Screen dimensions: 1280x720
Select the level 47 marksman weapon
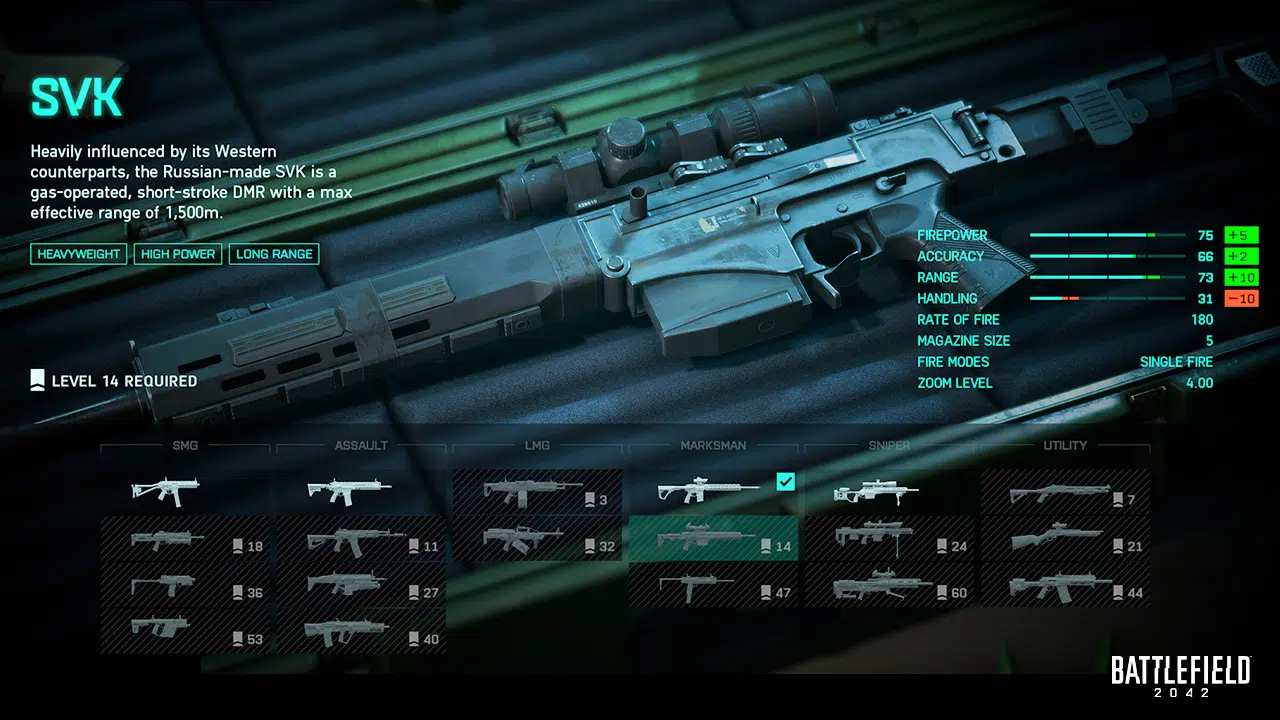pos(714,586)
